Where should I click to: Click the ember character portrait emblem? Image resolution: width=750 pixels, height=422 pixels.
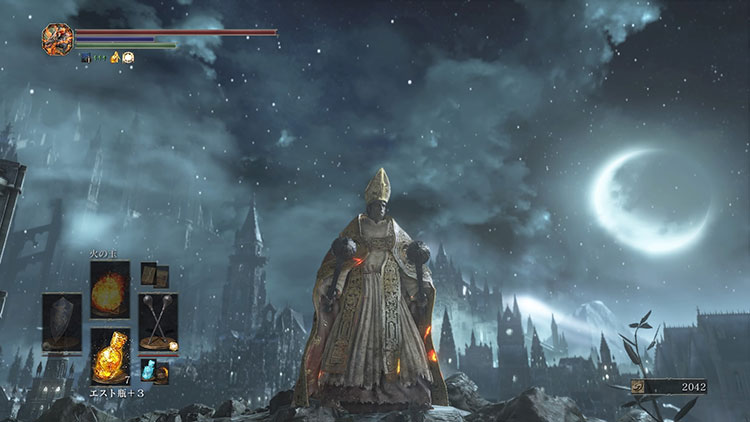click(x=57, y=39)
